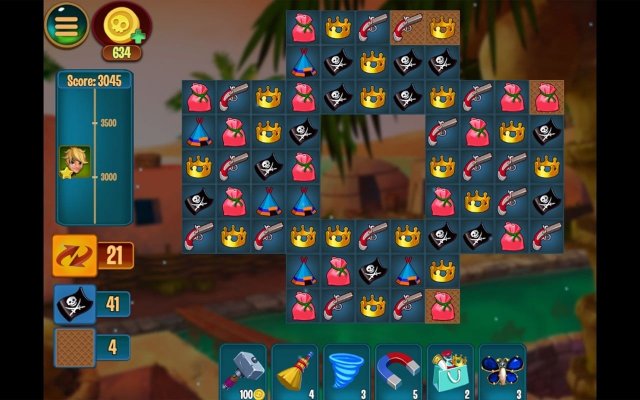Activate the broom booster
The width and height of the screenshot is (640, 400).
tap(294, 371)
